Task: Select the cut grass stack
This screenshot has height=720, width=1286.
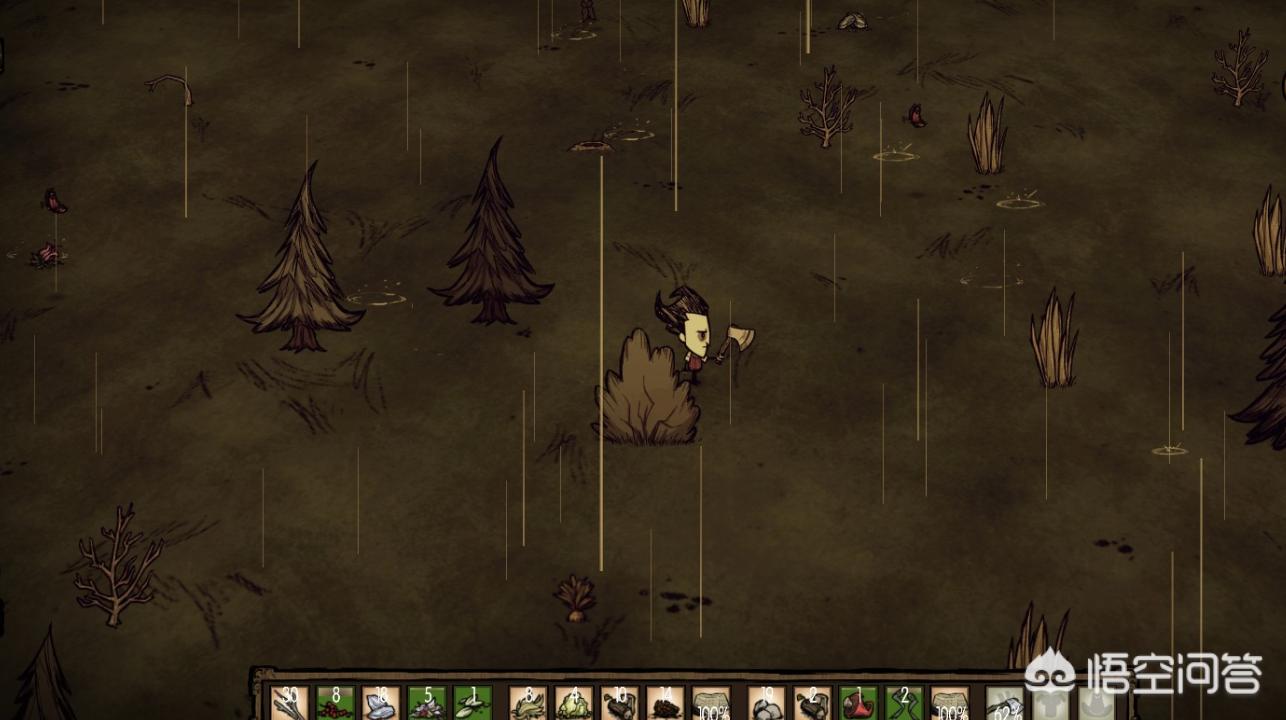Action: [527, 703]
